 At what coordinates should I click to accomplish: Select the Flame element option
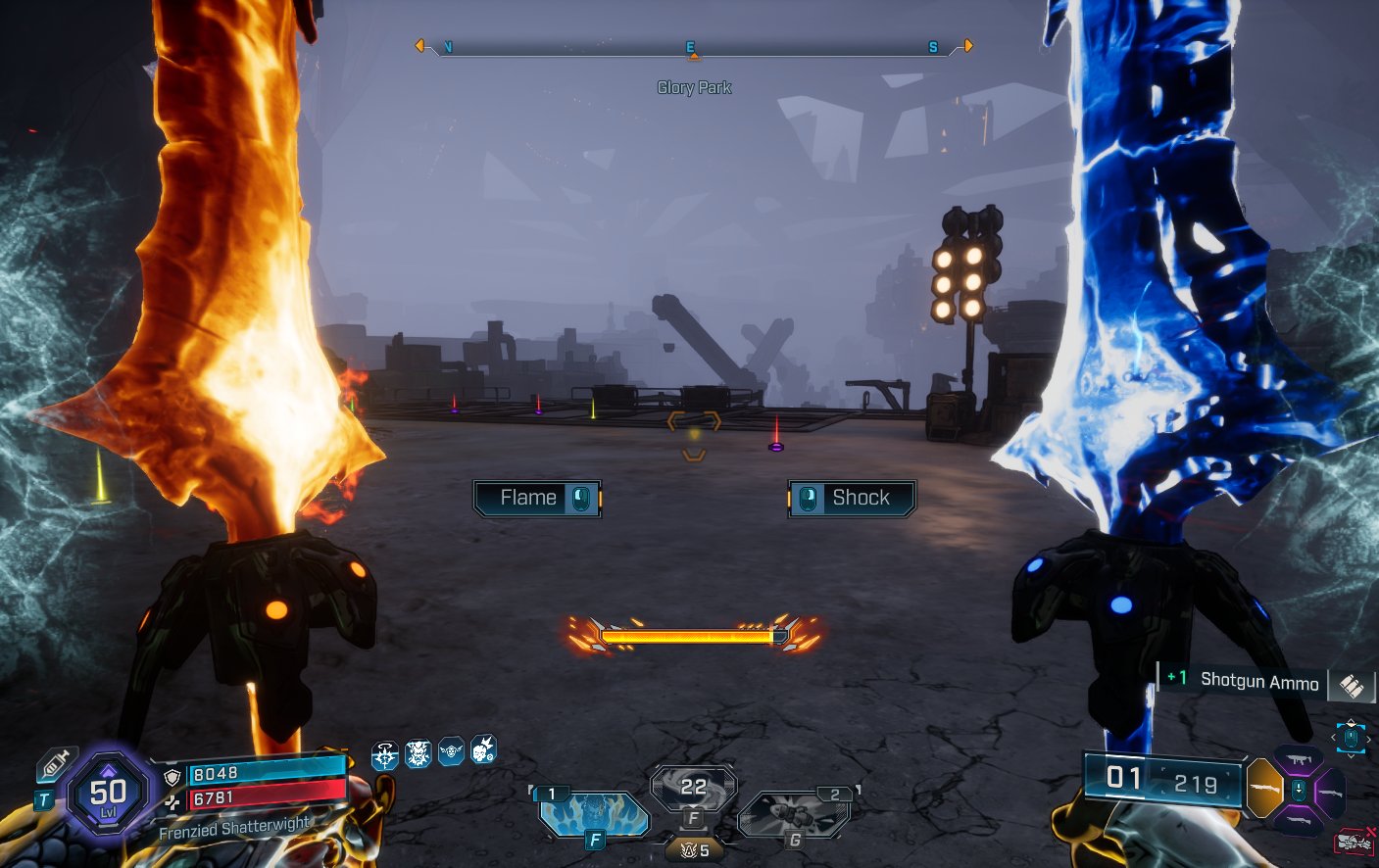[536, 498]
